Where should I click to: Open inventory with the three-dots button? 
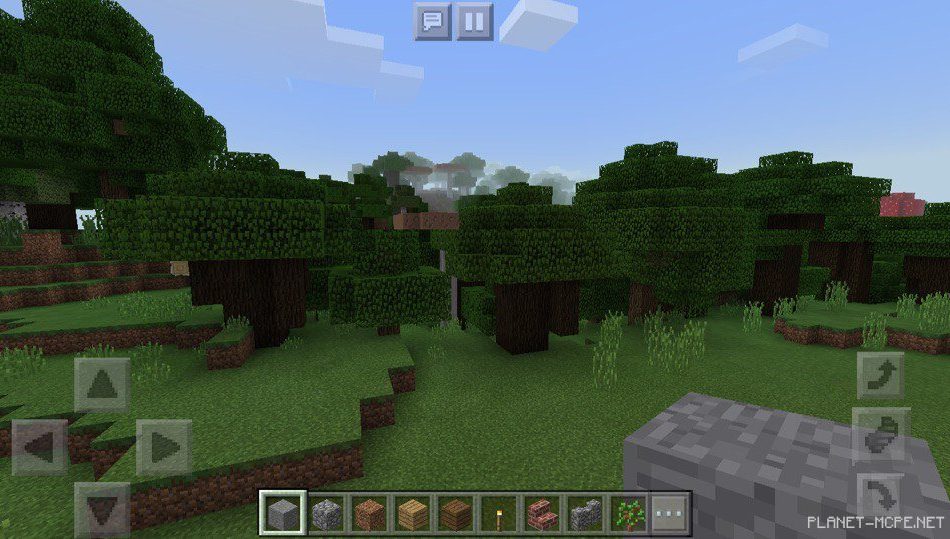[x=669, y=514]
